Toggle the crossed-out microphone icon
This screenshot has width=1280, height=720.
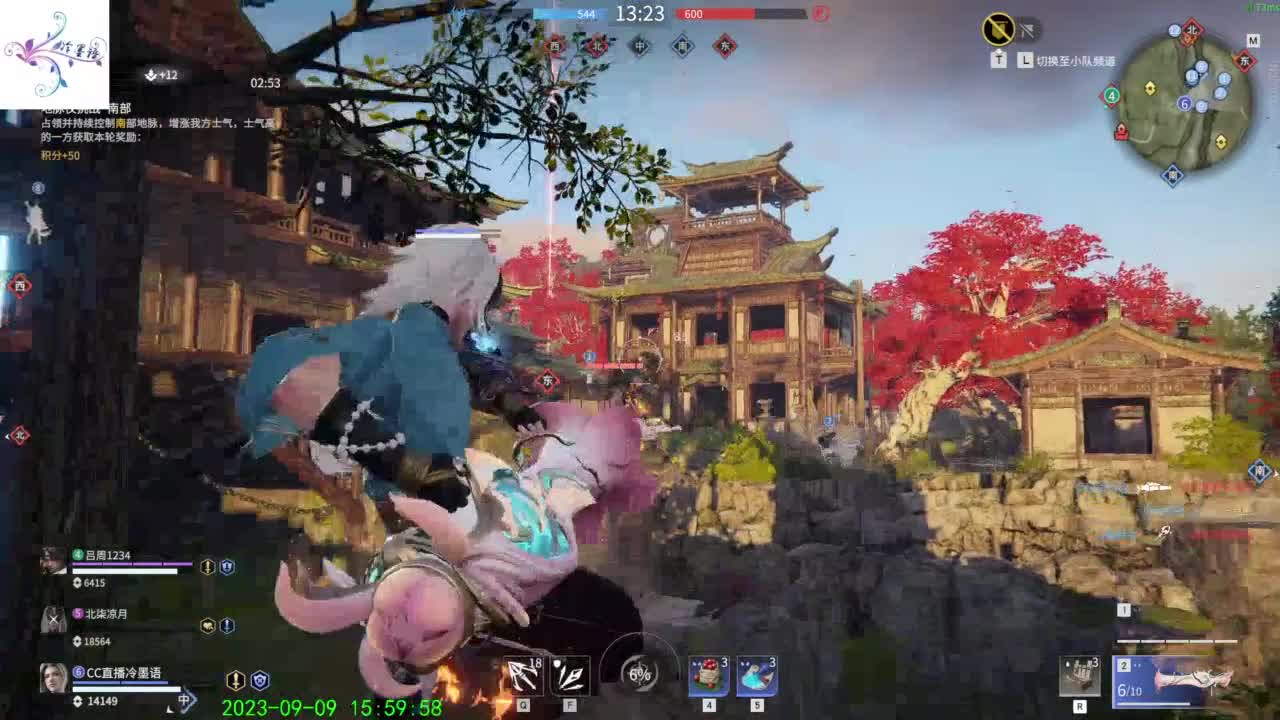[x=1026, y=32]
